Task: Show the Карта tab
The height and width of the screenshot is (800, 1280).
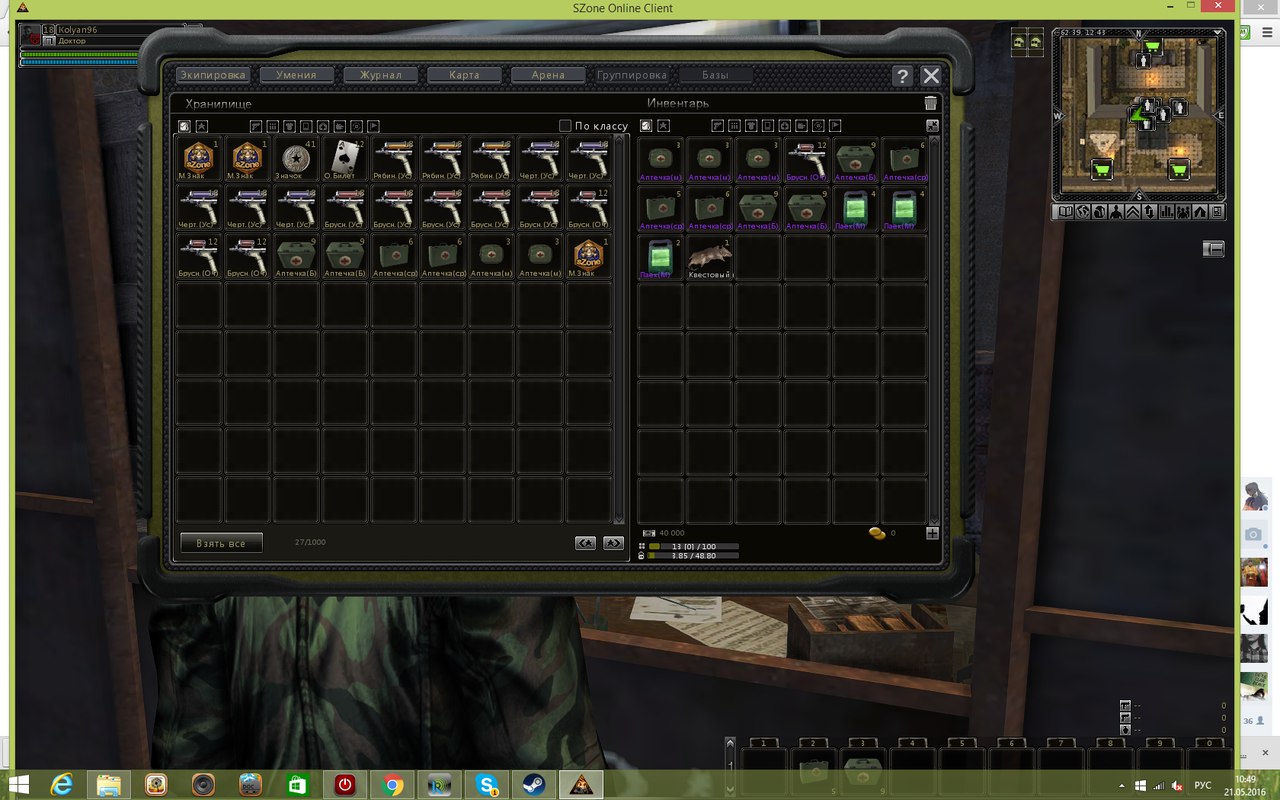Action: coord(464,75)
